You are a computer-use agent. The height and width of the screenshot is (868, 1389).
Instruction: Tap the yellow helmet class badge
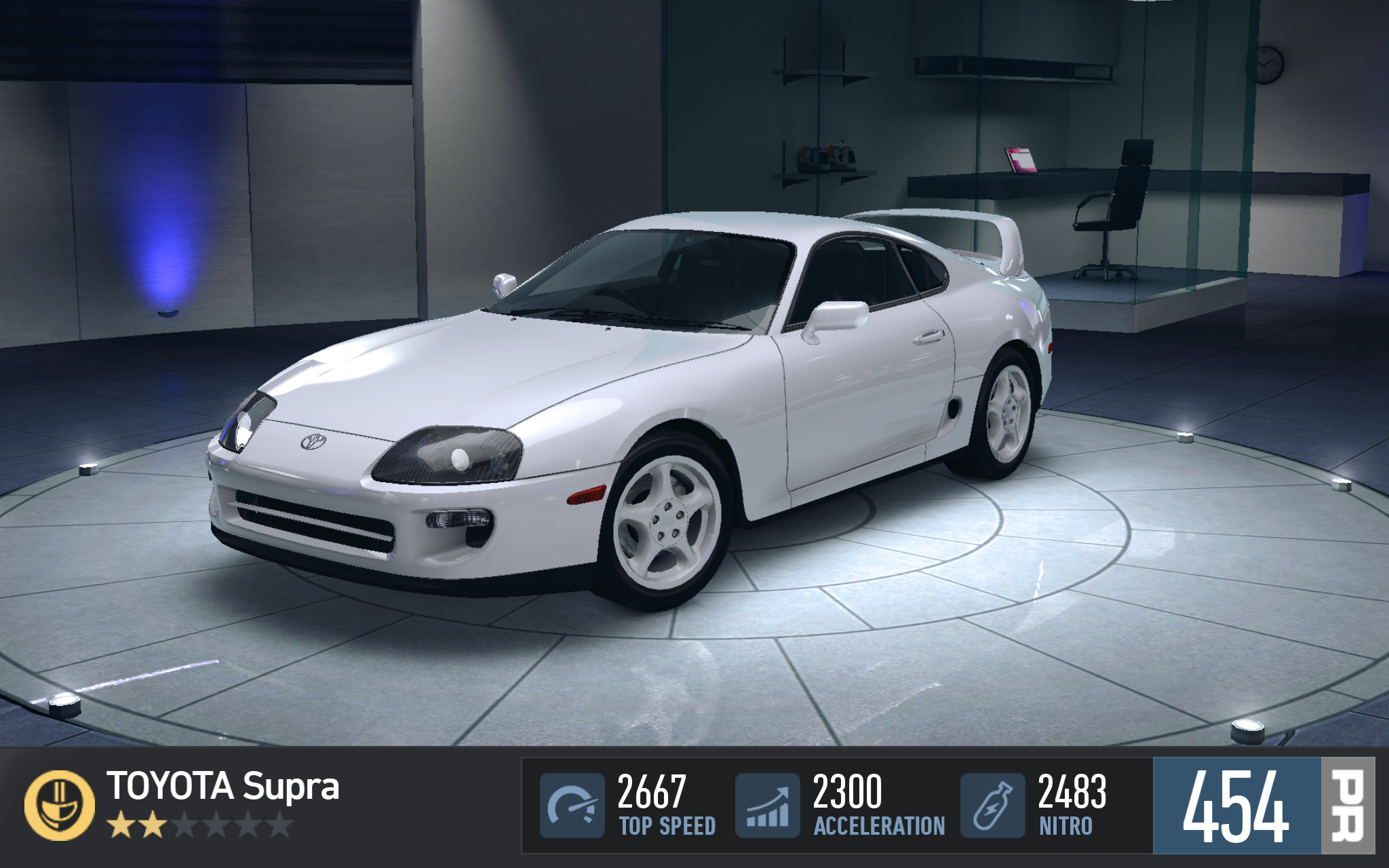point(60,805)
